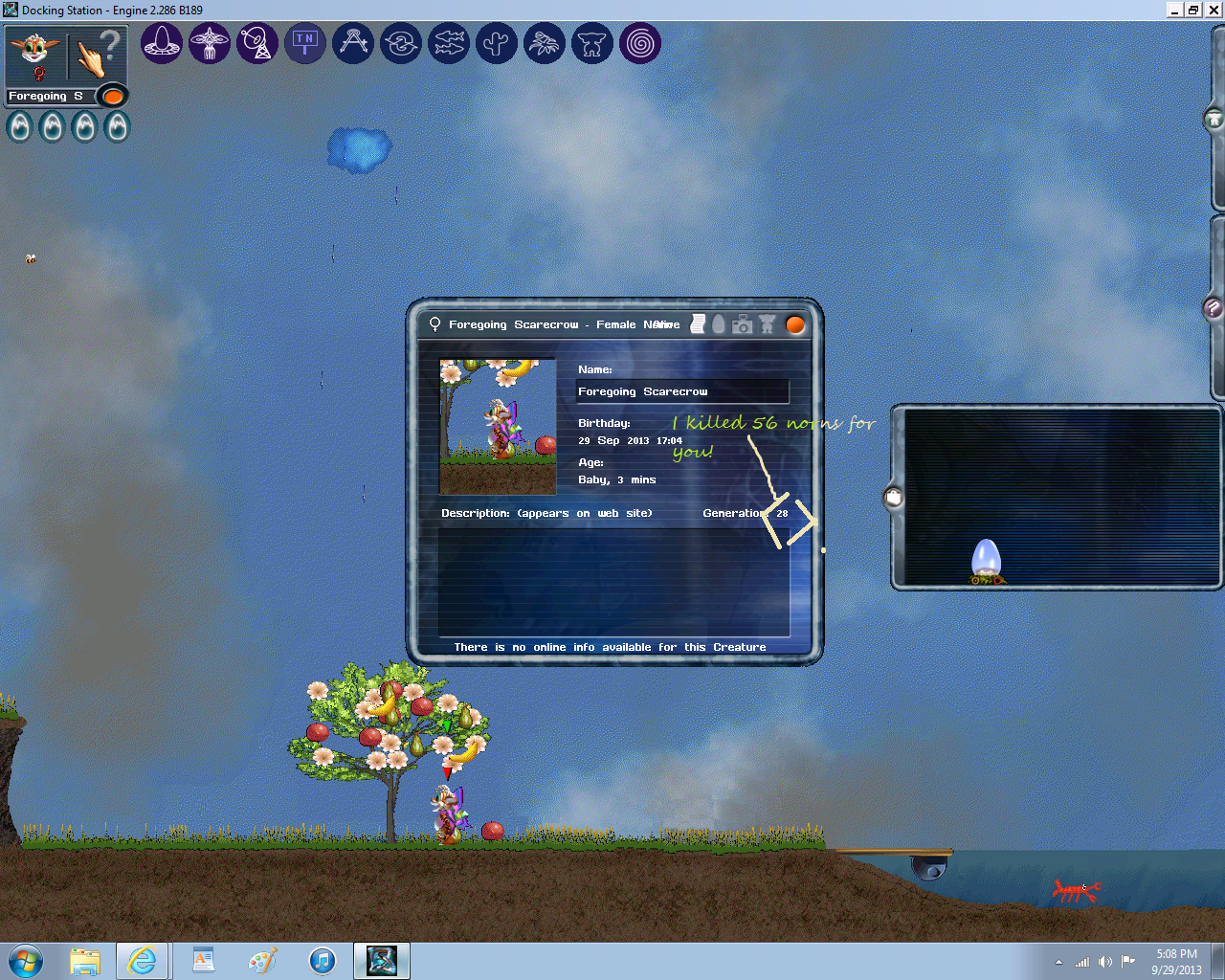Click the cactus toolbar icon

click(497, 43)
